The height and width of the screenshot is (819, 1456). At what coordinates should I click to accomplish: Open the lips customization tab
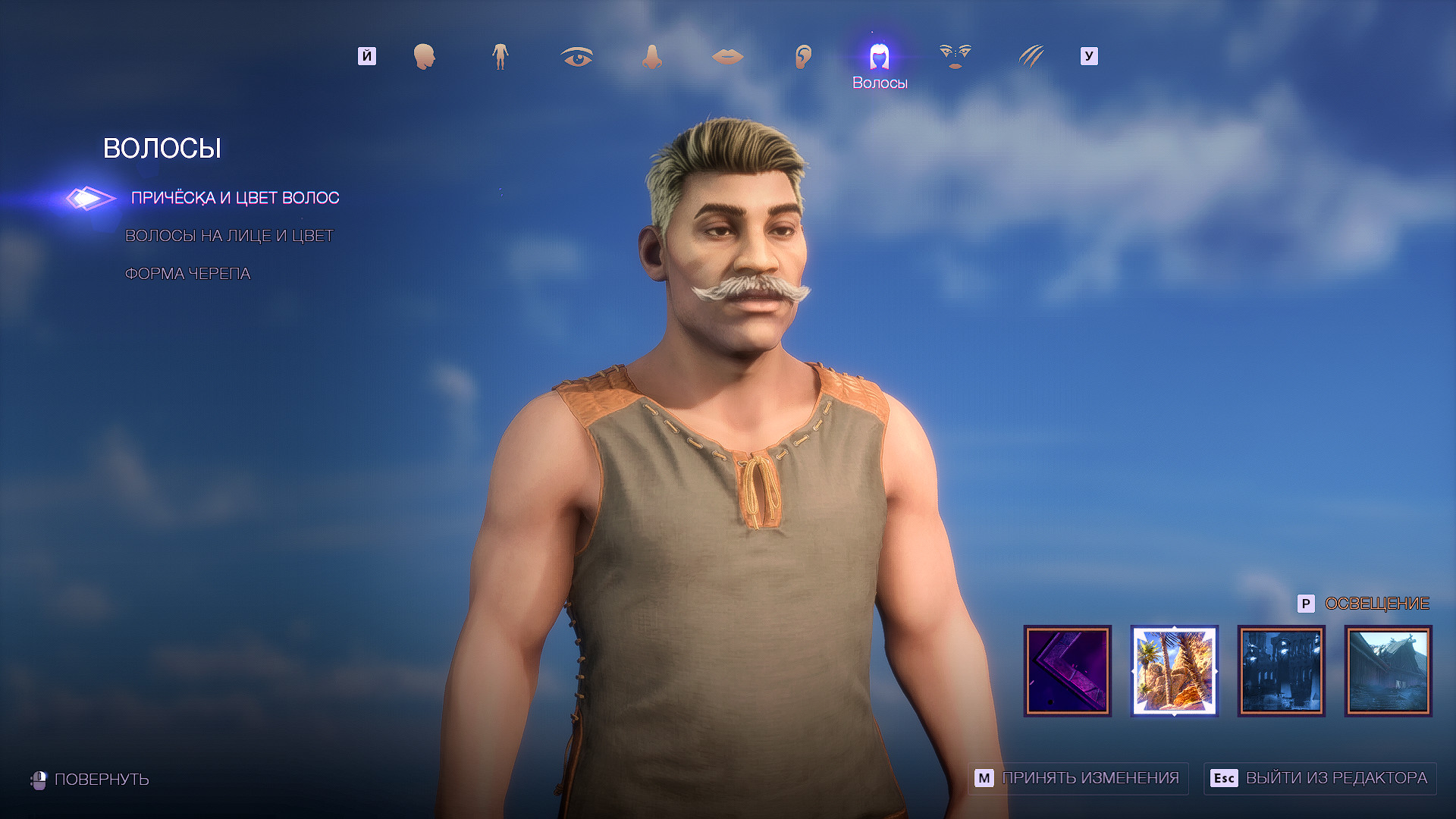pyautogui.click(x=727, y=56)
